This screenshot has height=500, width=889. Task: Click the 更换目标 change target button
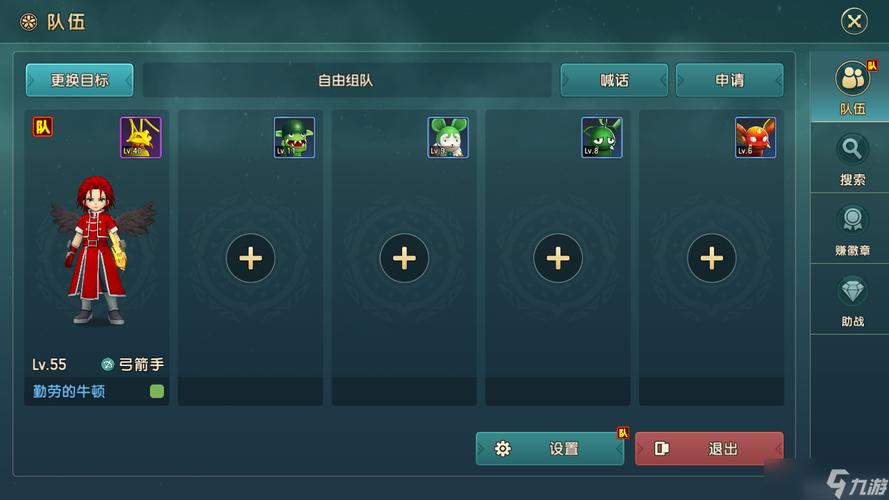tap(80, 80)
